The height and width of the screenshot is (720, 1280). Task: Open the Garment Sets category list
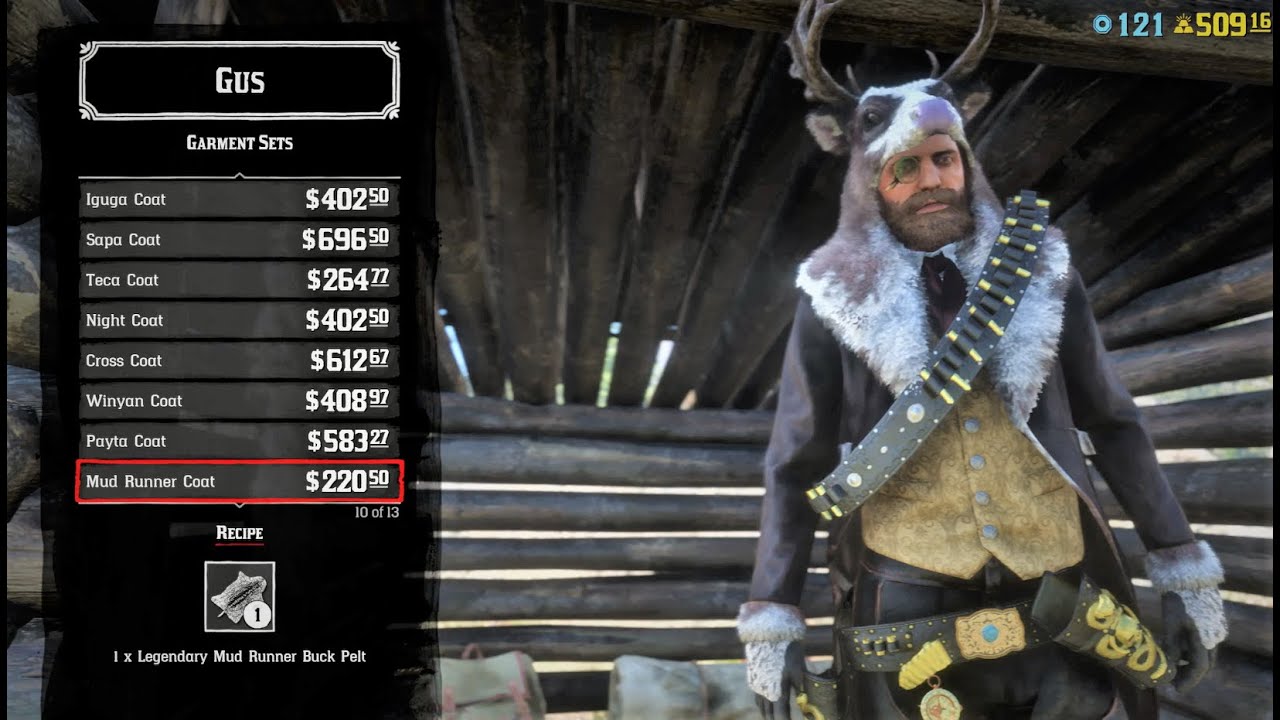239,143
